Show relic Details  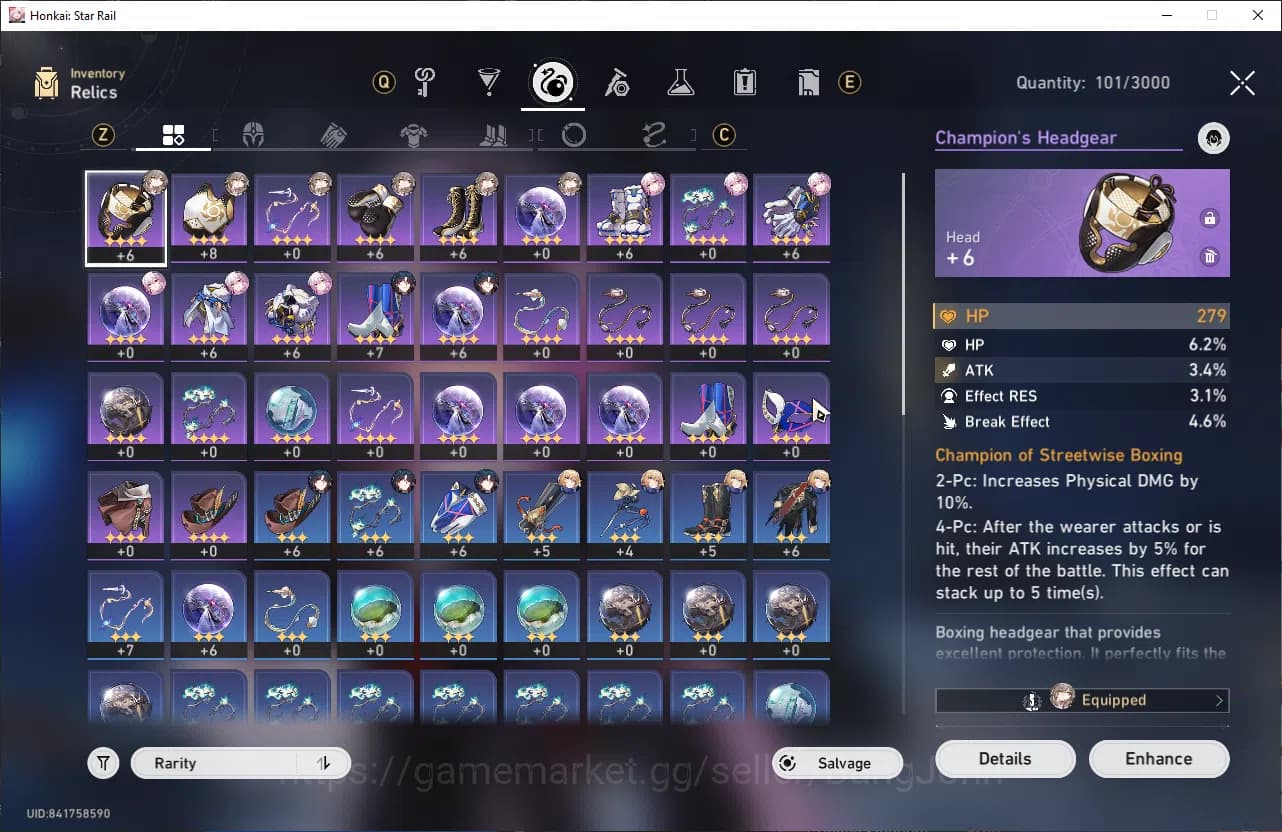coord(1005,759)
